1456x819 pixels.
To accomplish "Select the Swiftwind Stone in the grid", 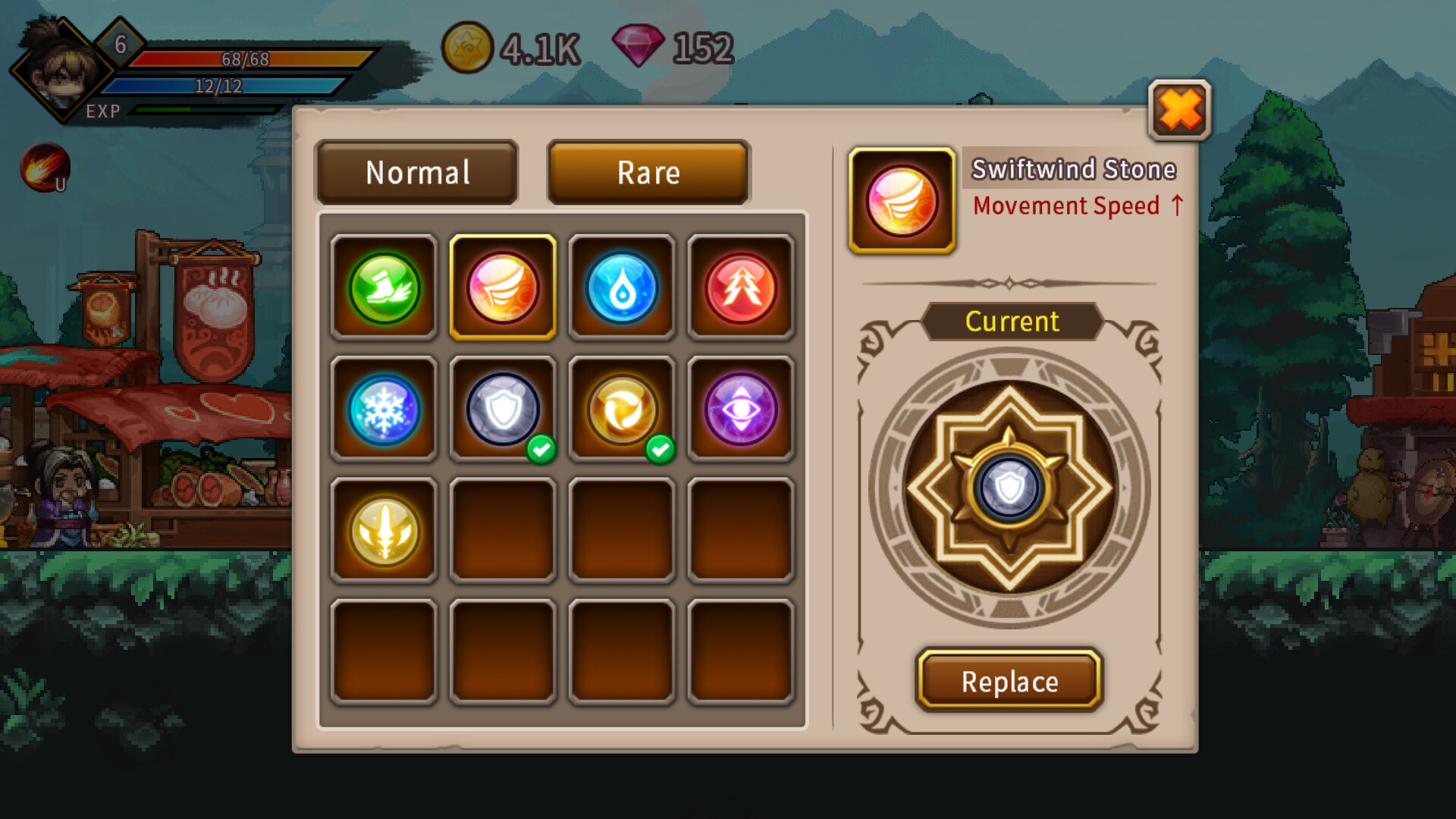I will click(503, 290).
